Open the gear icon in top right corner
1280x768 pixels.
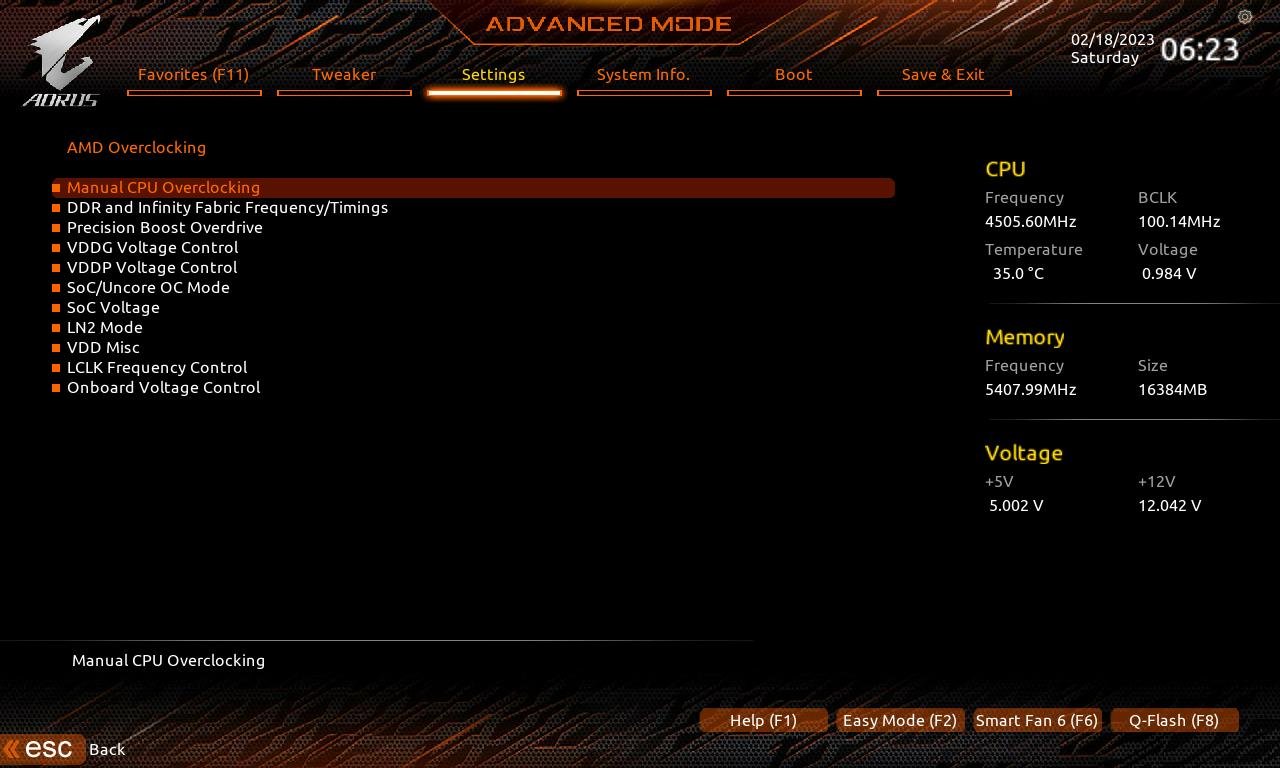click(x=1244, y=17)
